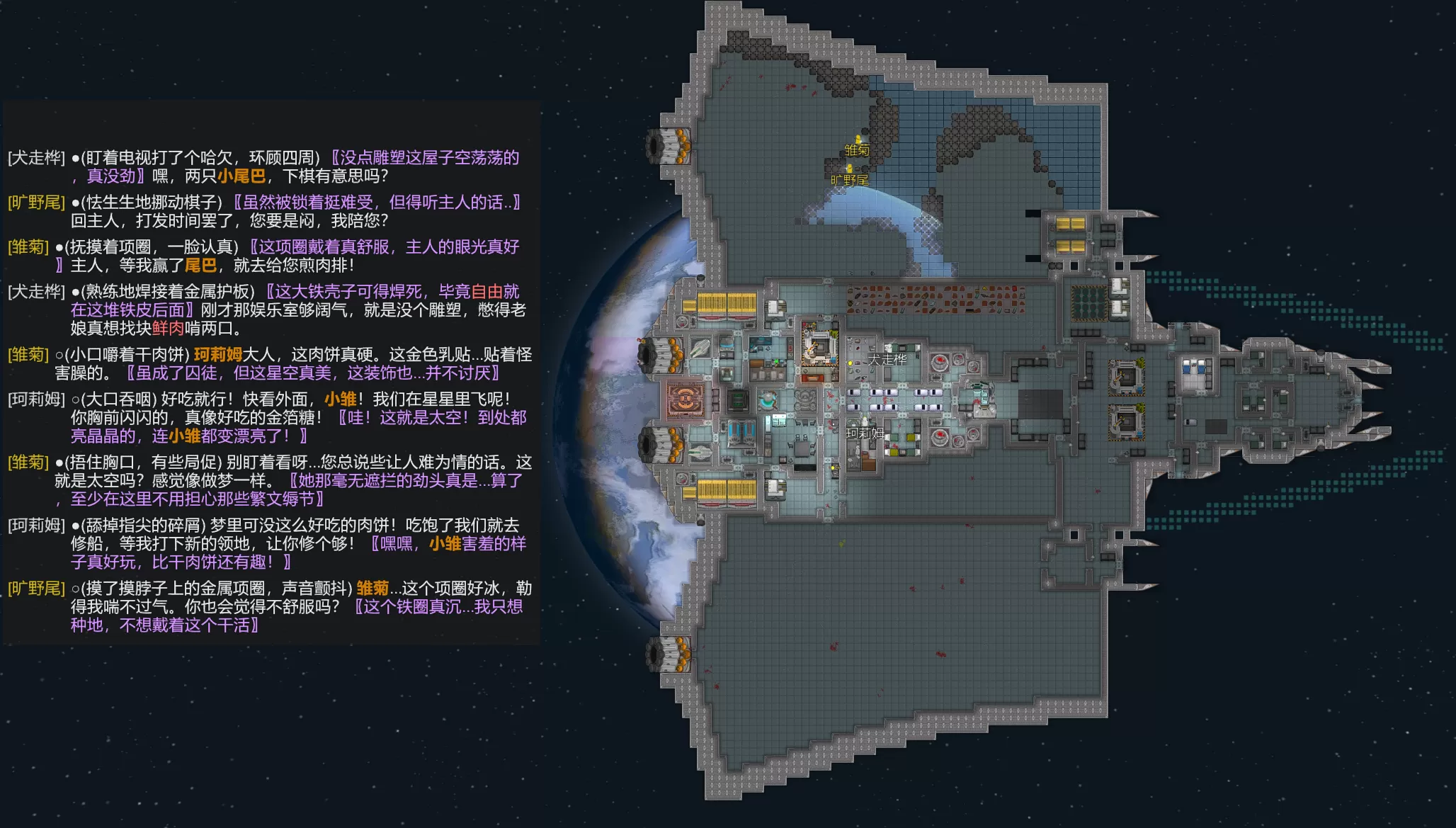Select the 珂莉姆 speaker tag on the 大口吞咽 message
The width and height of the screenshot is (1456, 828).
click(x=36, y=399)
